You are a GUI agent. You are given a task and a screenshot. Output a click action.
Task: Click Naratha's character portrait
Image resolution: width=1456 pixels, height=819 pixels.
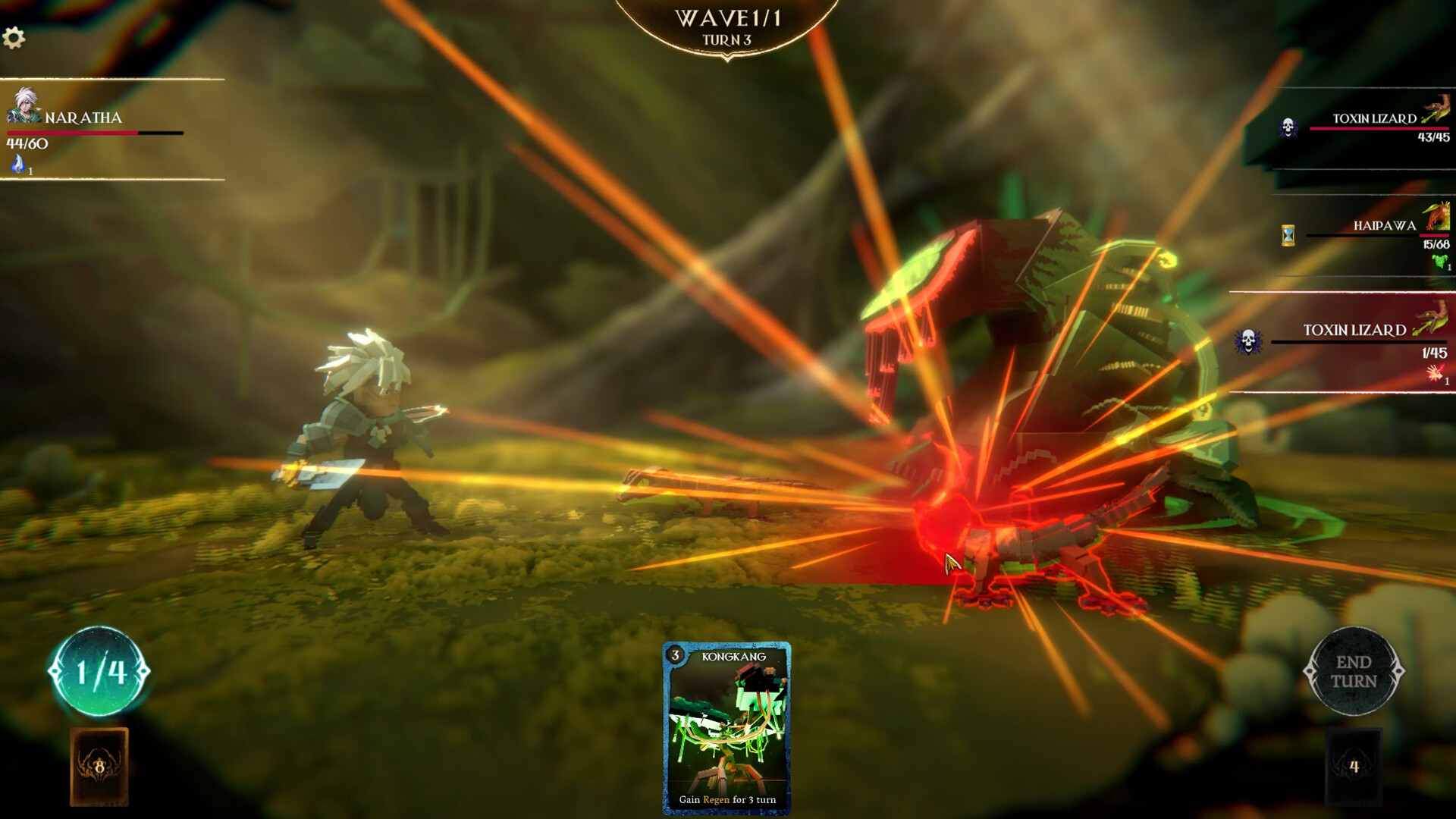coord(25,106)
